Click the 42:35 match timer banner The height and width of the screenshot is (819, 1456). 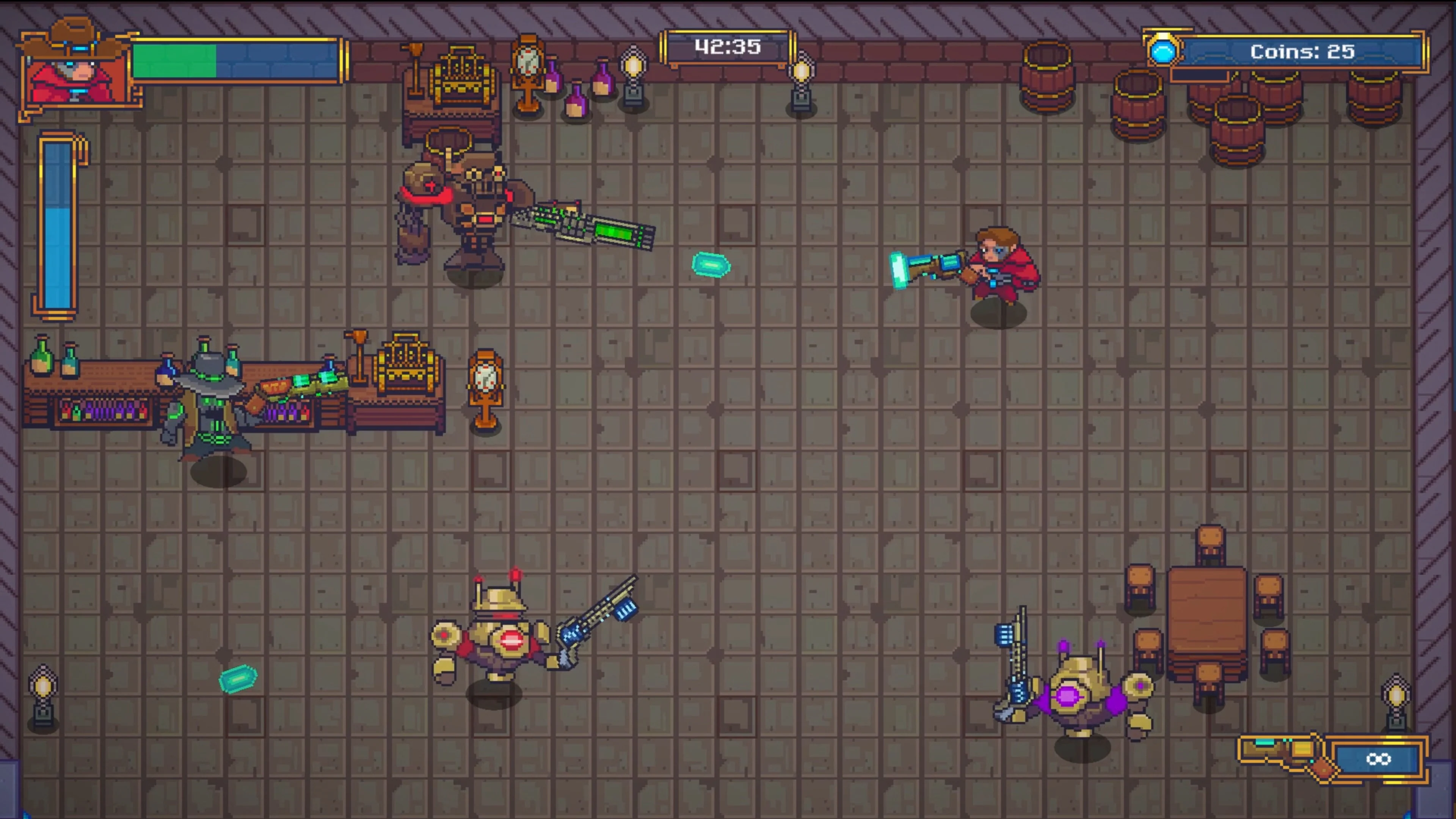point(728,47)
